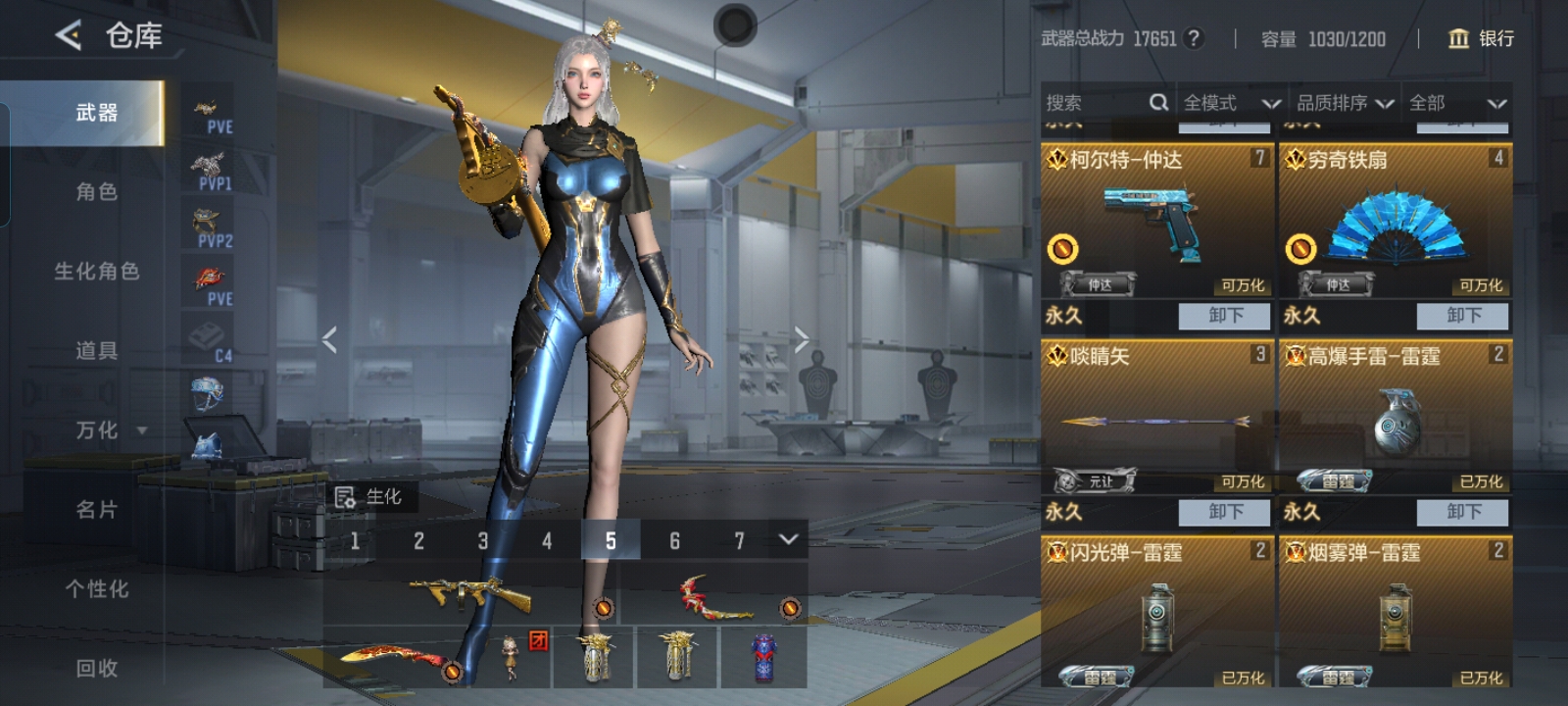Viewport: 1568px width, 706px height.
Task: Open the 名片 name card tab
Action: tap(96, 509)
